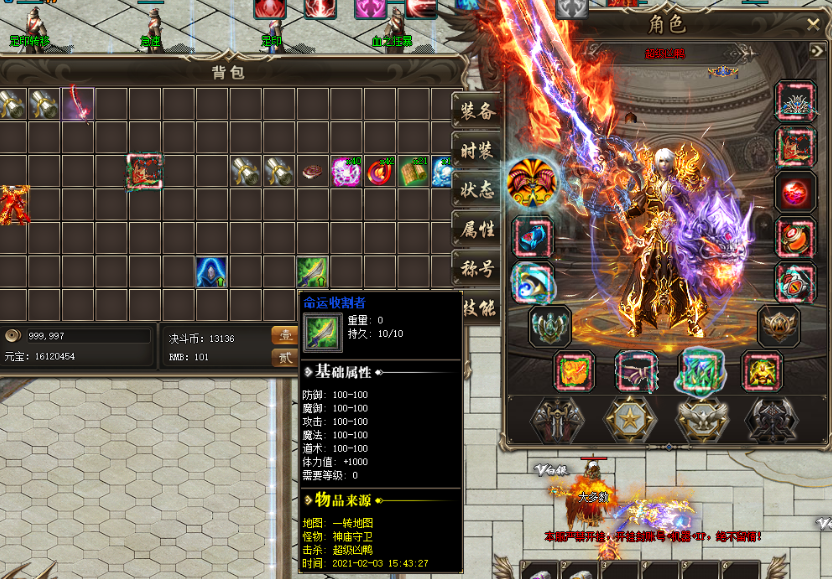Pick the red scythe weapon in bag
The width and height of the screenshot is (832, 579).
tap(77, 102)
